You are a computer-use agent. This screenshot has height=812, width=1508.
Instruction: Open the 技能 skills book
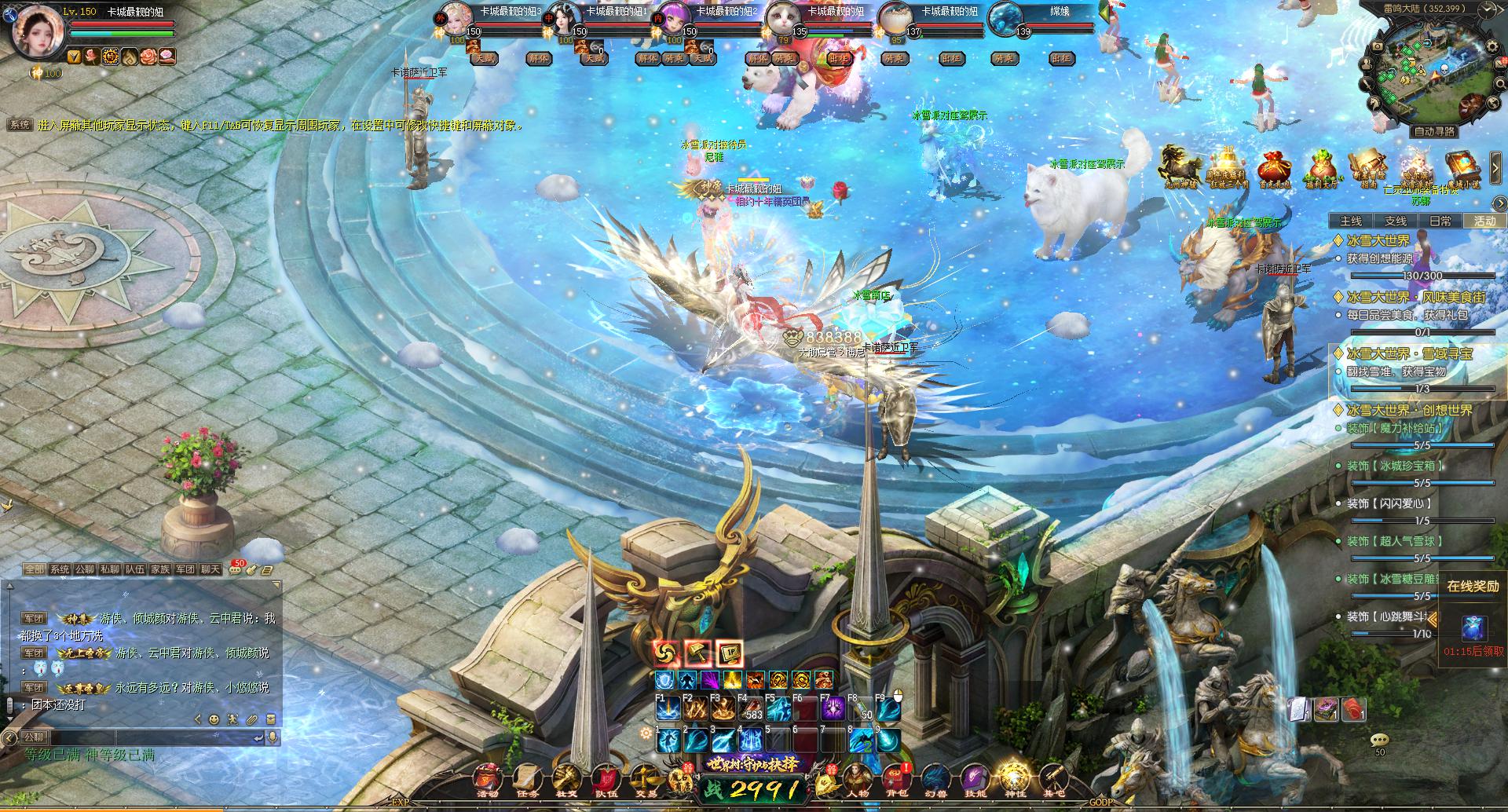tap(974, 779)
